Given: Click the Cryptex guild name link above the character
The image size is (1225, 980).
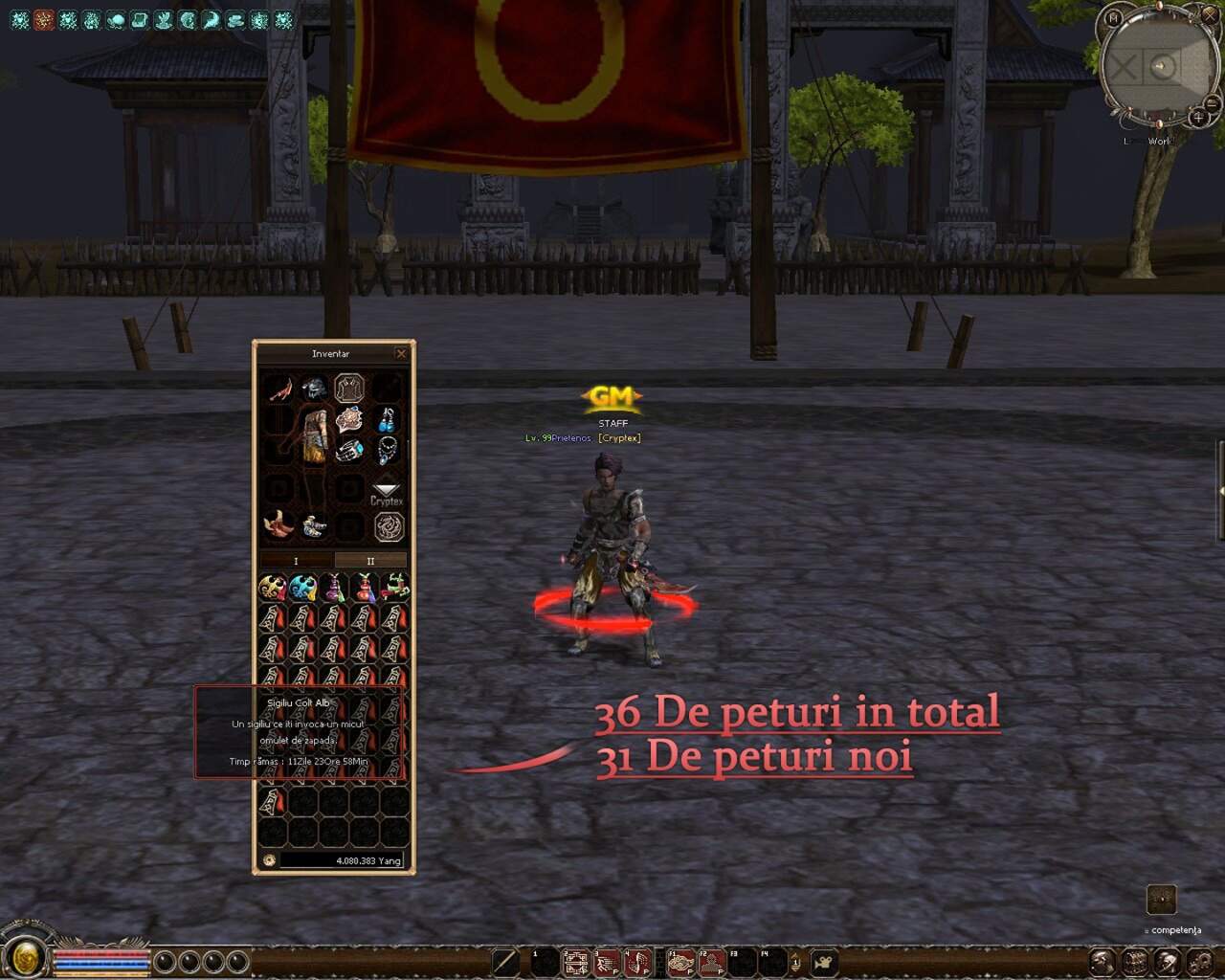Looking at the screenshot, I should [620, 437].
